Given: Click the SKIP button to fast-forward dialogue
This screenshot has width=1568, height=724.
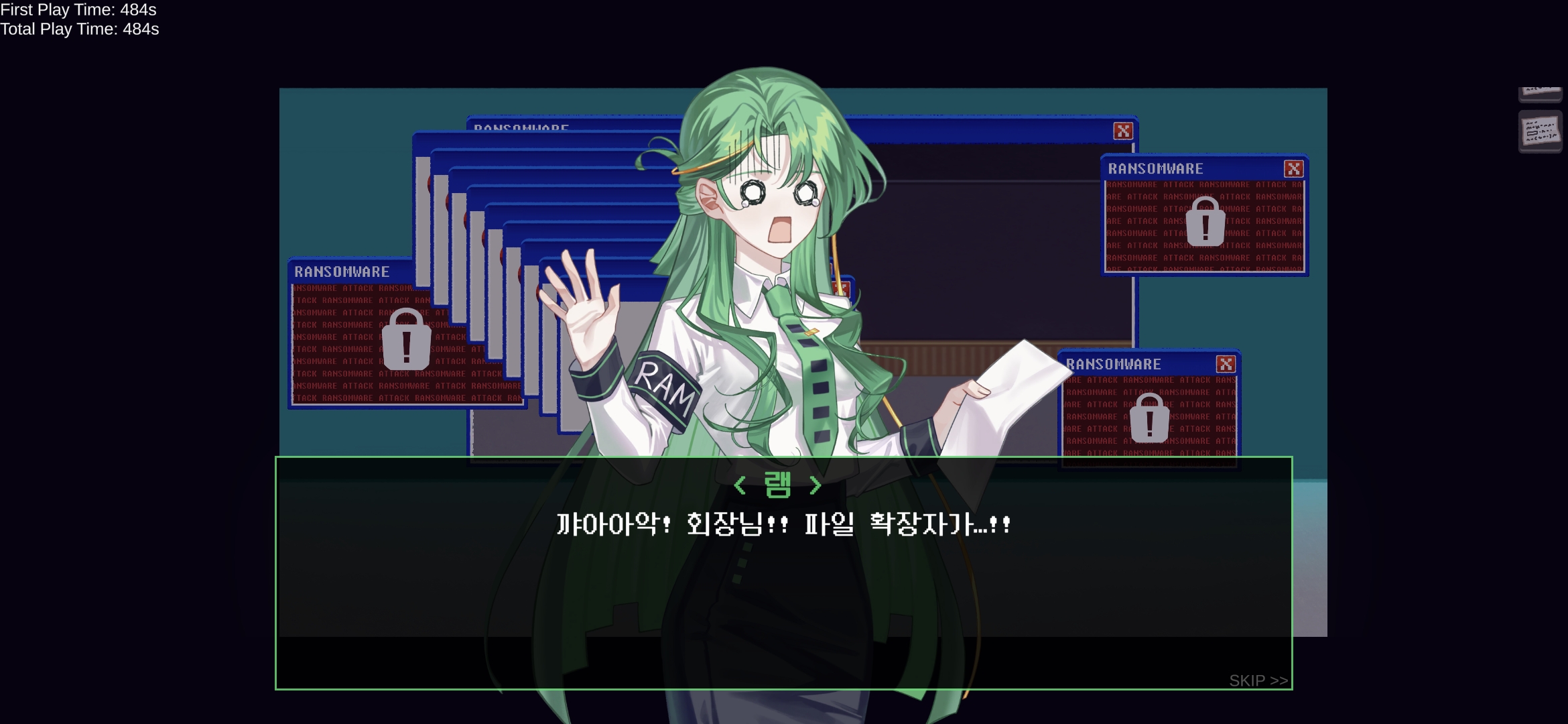Looking at the screenshot, I should click(1258, 680).
